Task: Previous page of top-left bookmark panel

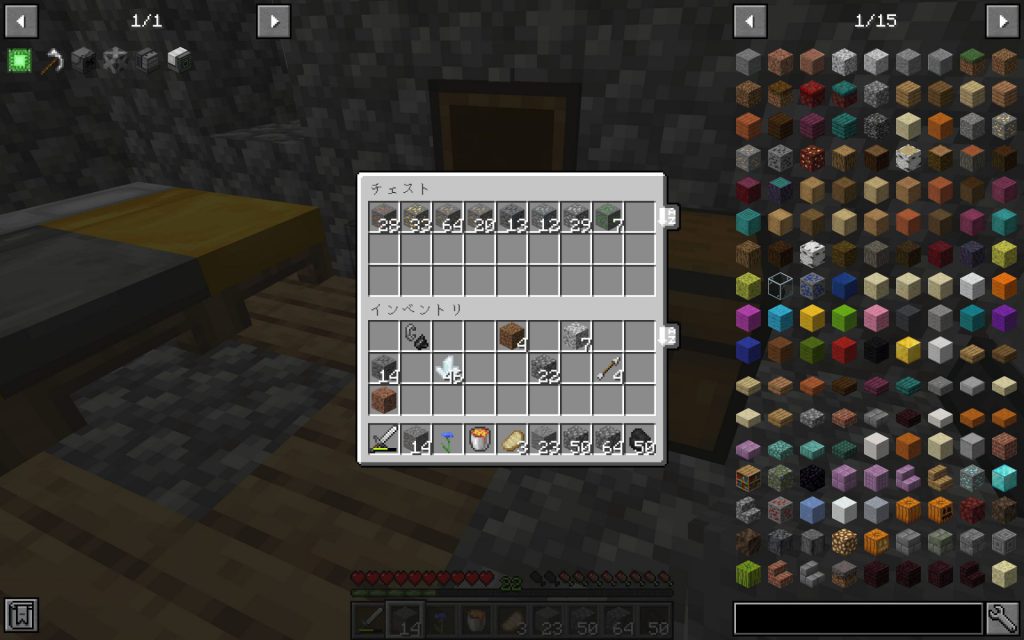Action: pyautogui.click(x=21, y=20)
